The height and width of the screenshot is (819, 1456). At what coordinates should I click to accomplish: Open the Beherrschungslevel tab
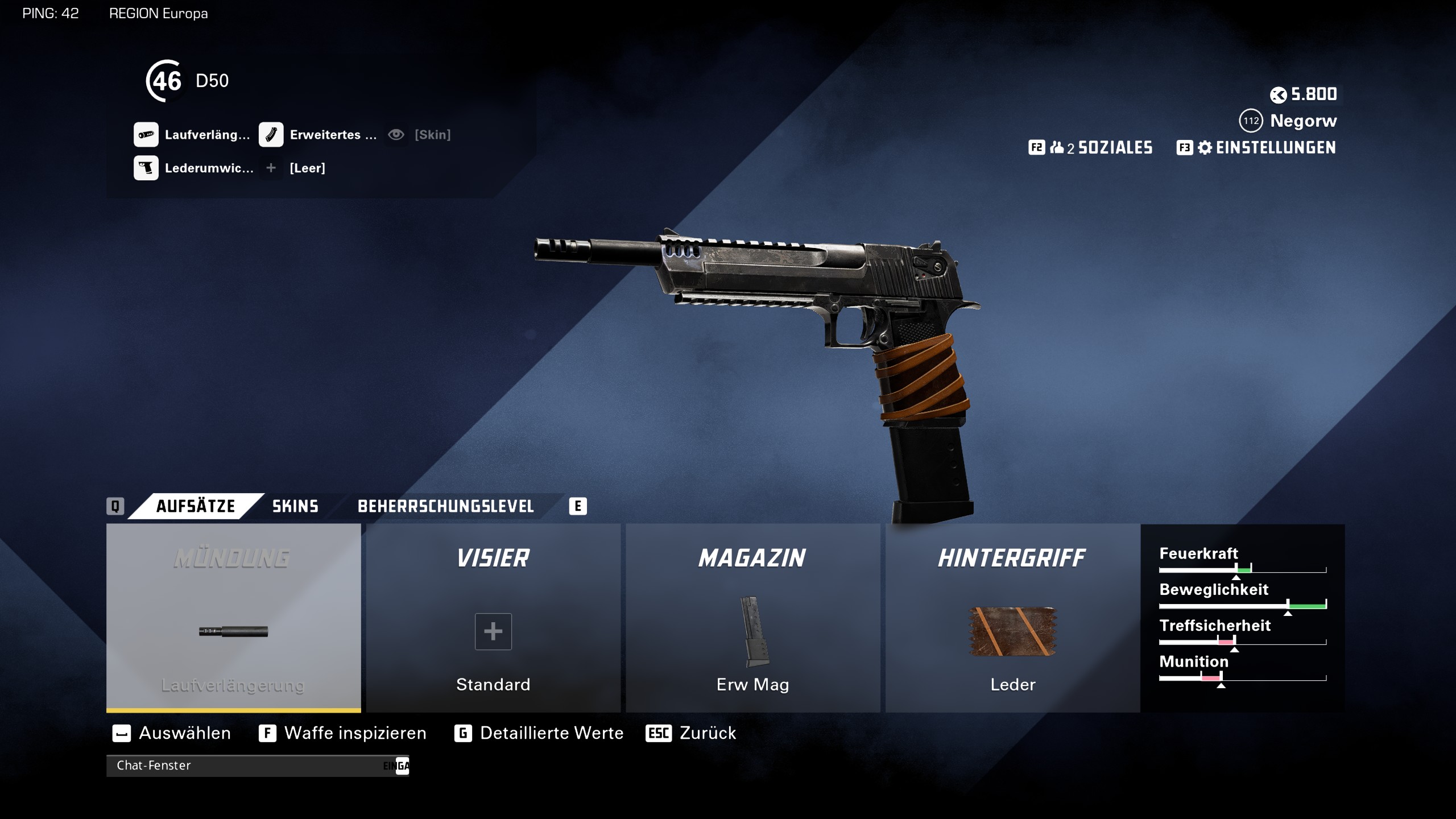click(x=445, y=506)
